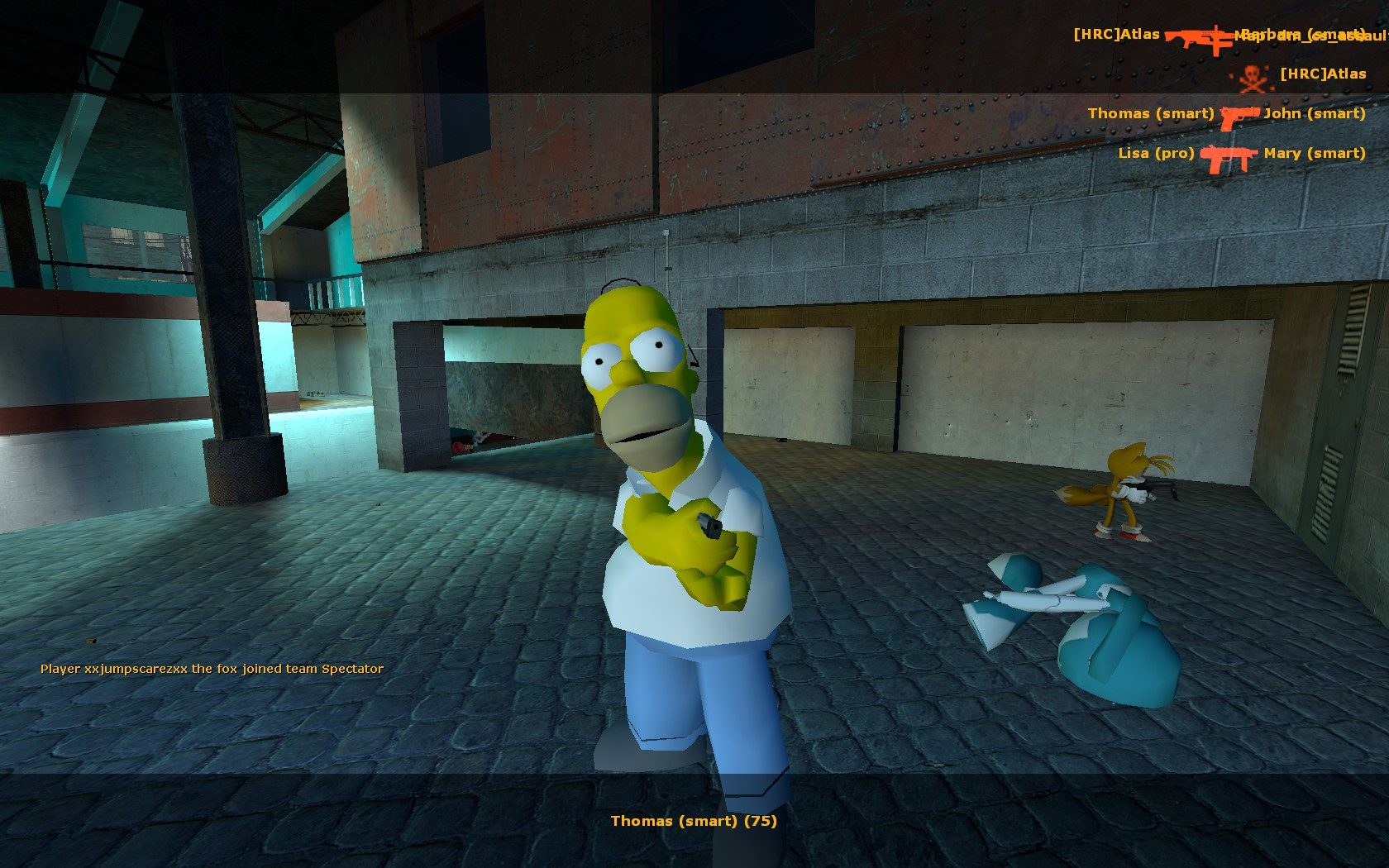Click the Lisa (pro) killer name
This screenshot has height=868, width=1389.
(1156, 154)
